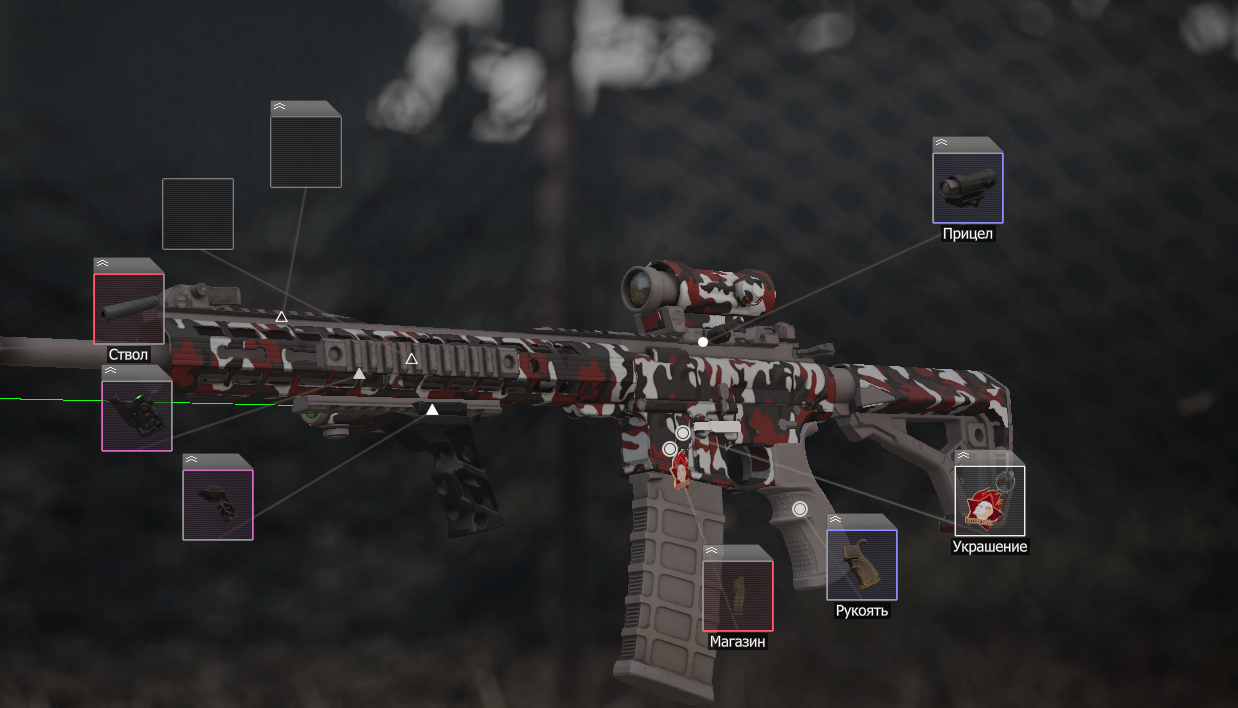1238x708 pixels.
Task: Choose the Украшение charm slot
Action: tap(990, 501)
